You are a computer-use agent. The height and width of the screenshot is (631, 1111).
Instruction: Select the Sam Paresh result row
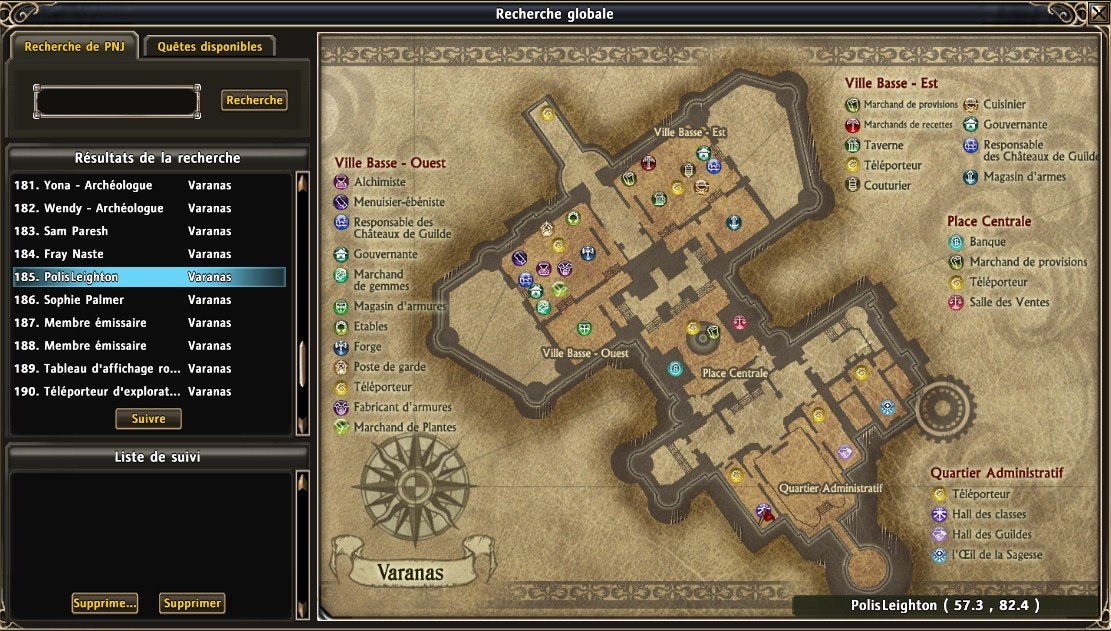pyautogui.click(x=148, y=231)
